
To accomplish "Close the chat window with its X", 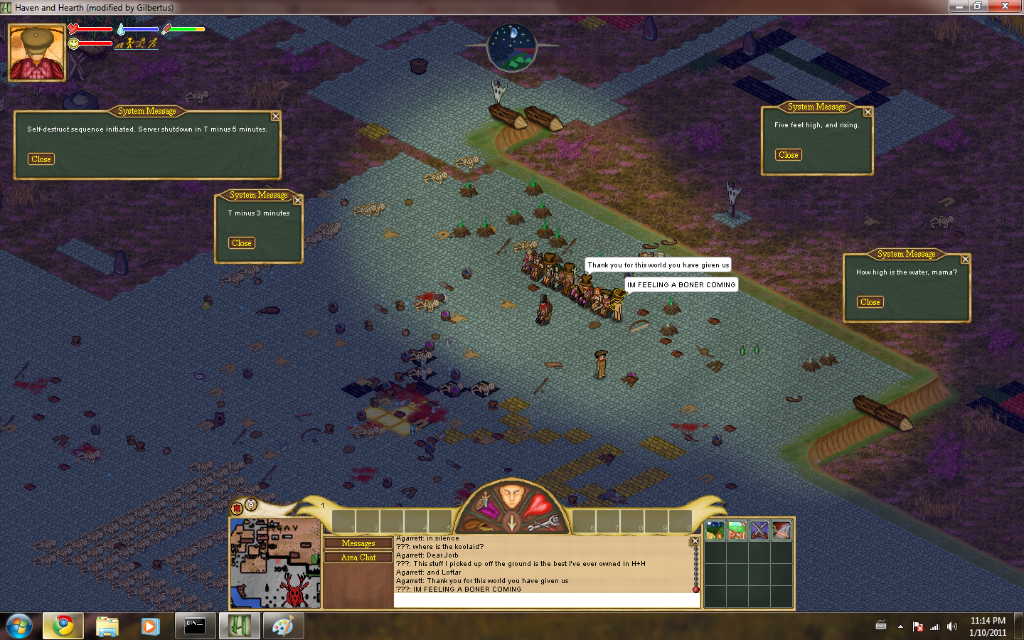I will [695, 542].
